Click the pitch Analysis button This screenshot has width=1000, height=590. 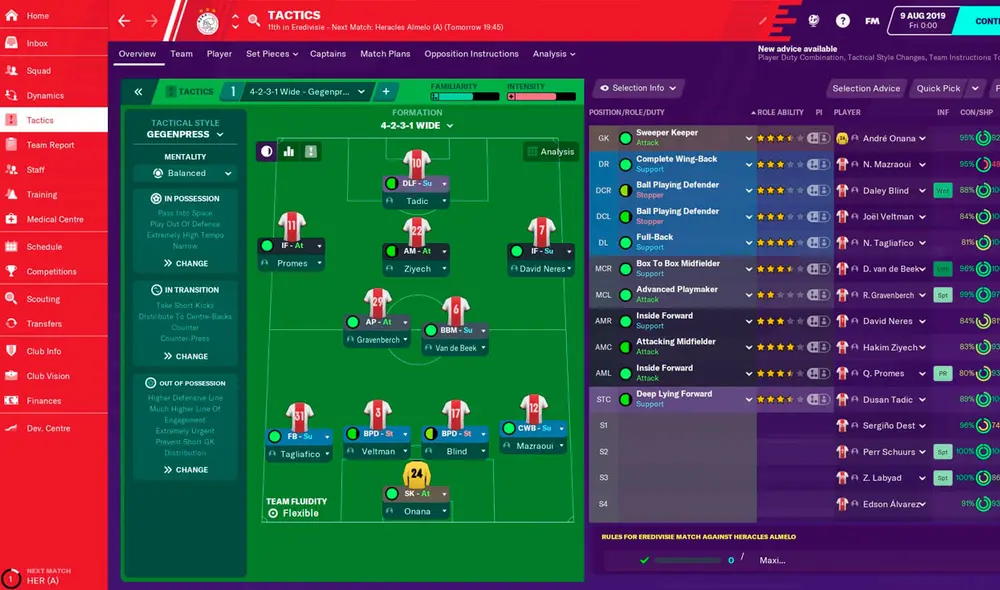[x=550, y=152]
